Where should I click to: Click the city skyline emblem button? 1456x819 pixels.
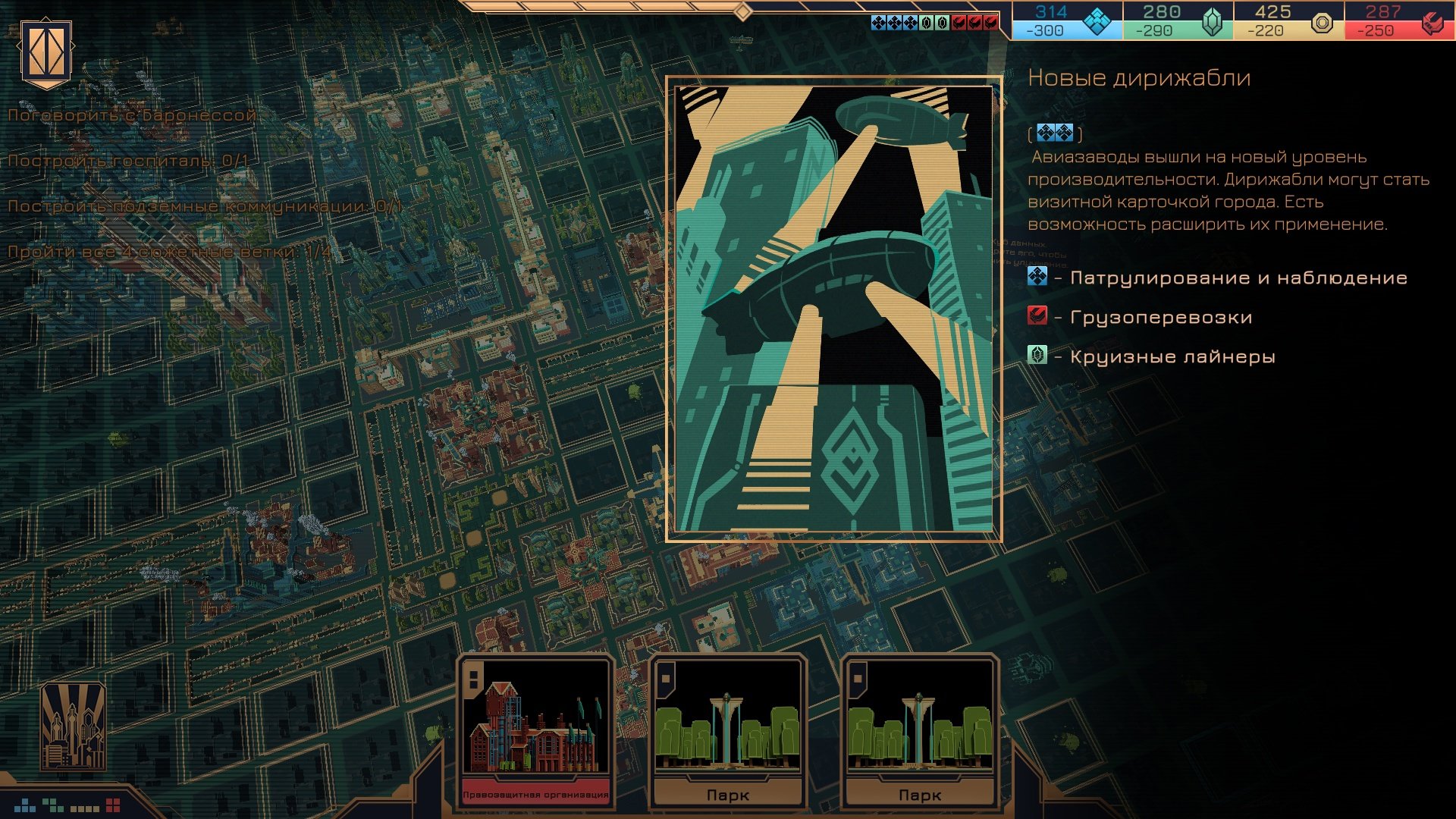pyautogui.click(x=73, y=726)
